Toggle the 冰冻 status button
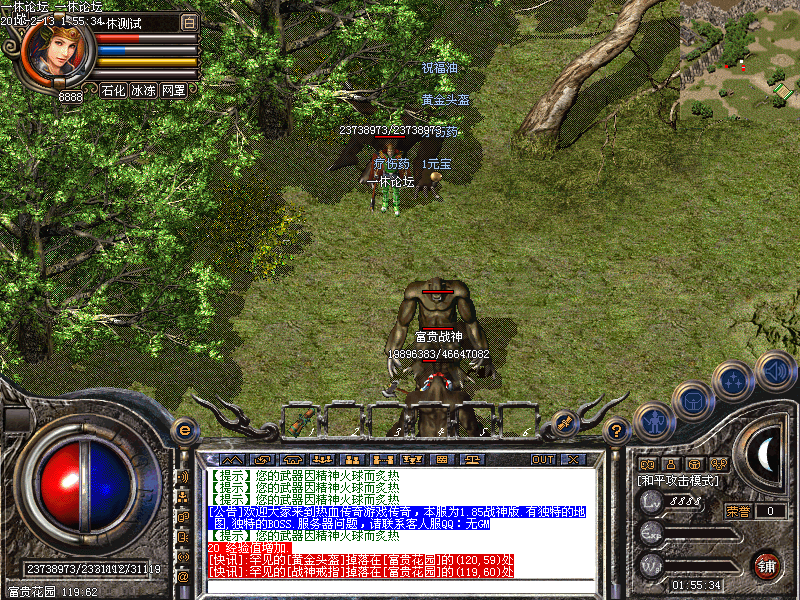Viewport: 800px width, 600px height. coord(143,90)
